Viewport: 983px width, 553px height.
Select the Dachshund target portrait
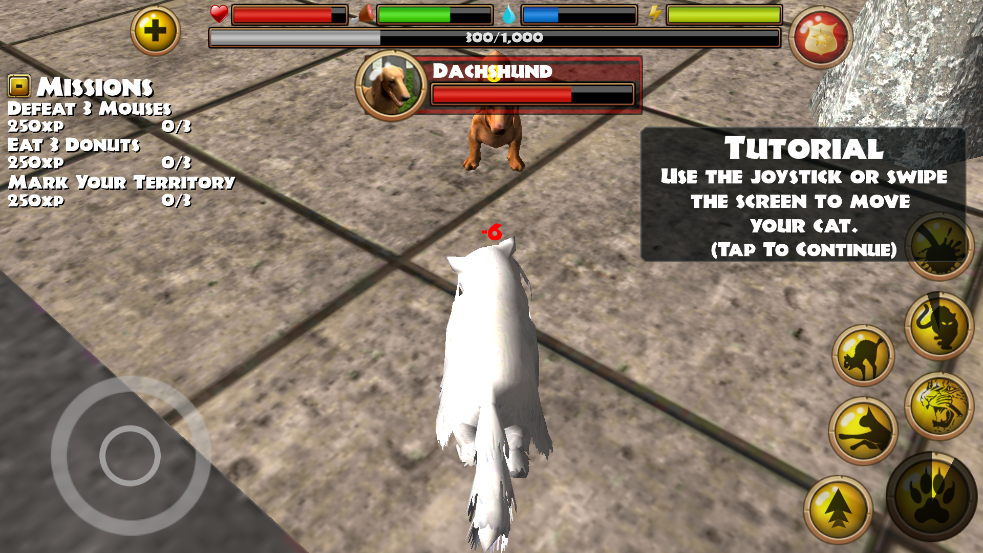pos(390,86)
